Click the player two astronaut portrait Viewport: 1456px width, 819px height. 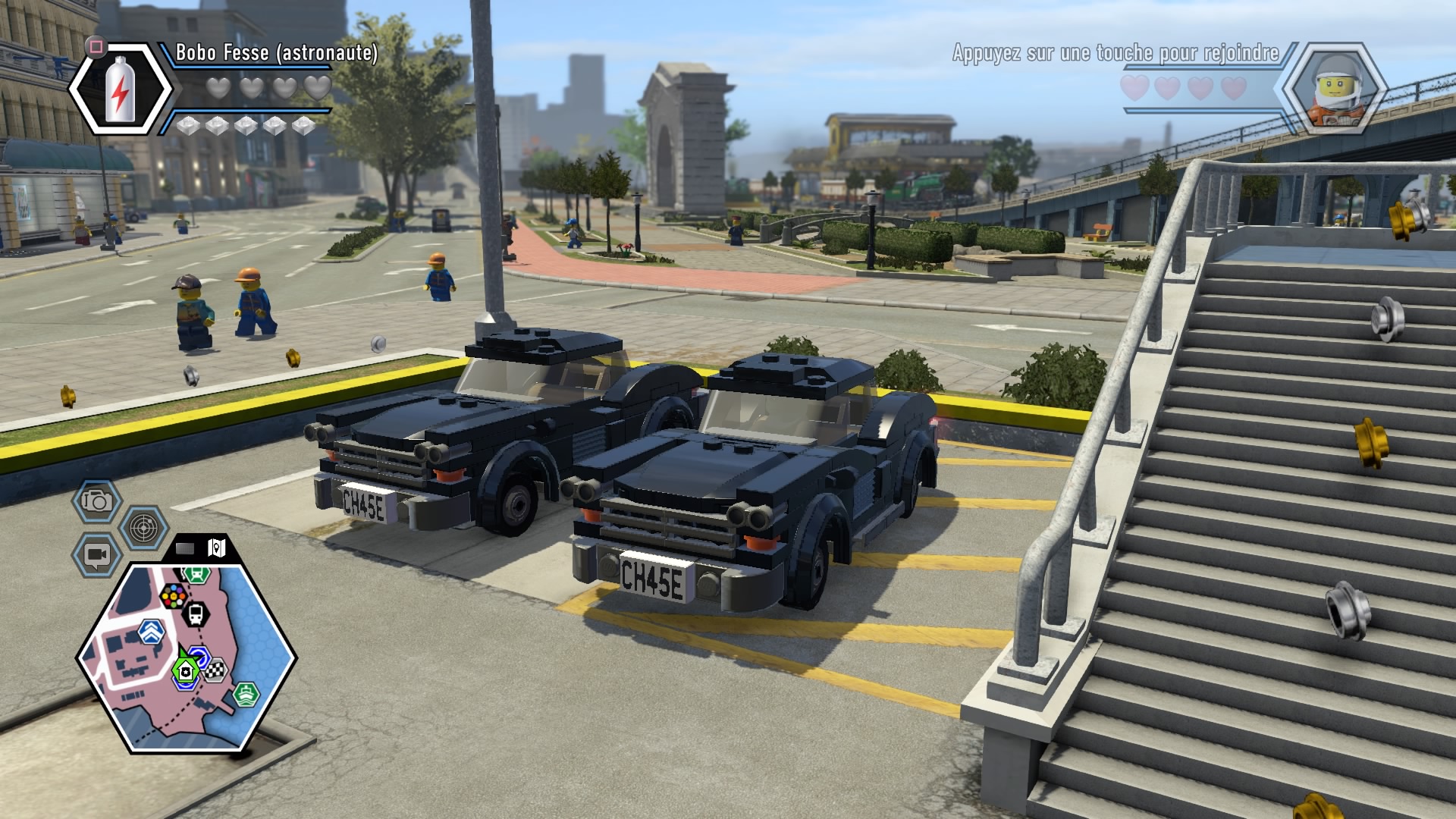(x=1334, y=89)
